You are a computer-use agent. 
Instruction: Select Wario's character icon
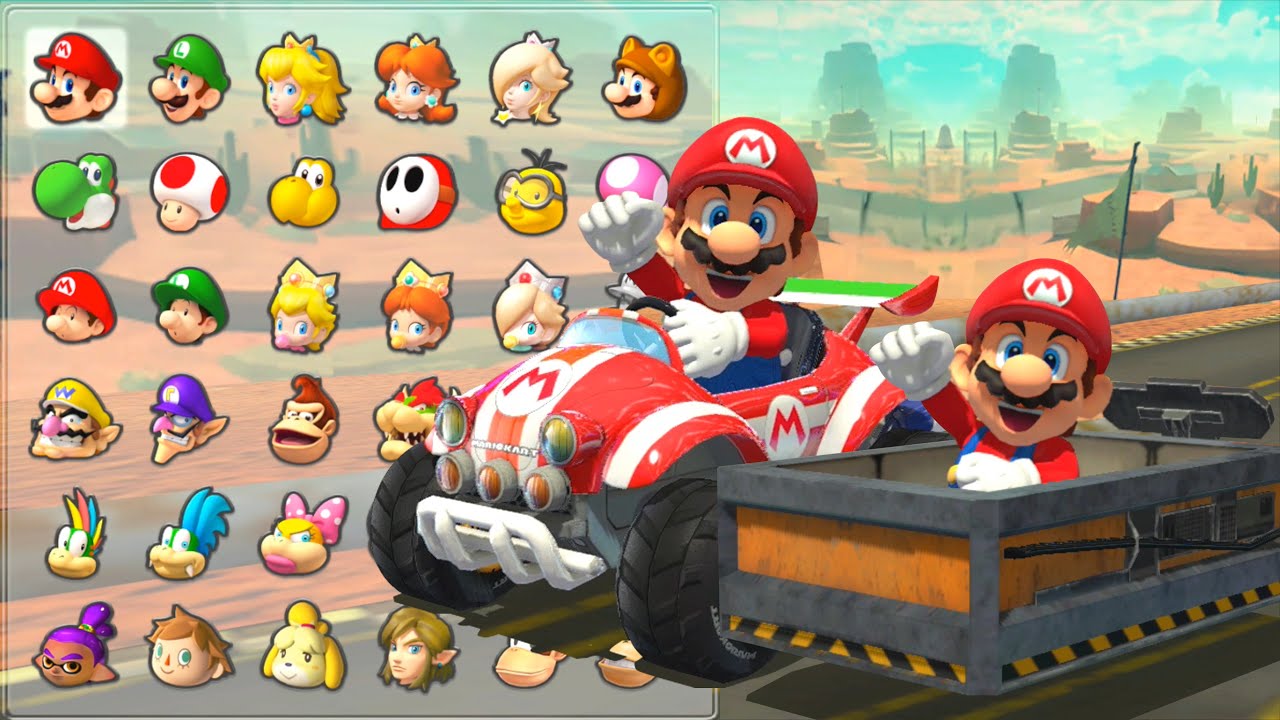tap(73, 420)
